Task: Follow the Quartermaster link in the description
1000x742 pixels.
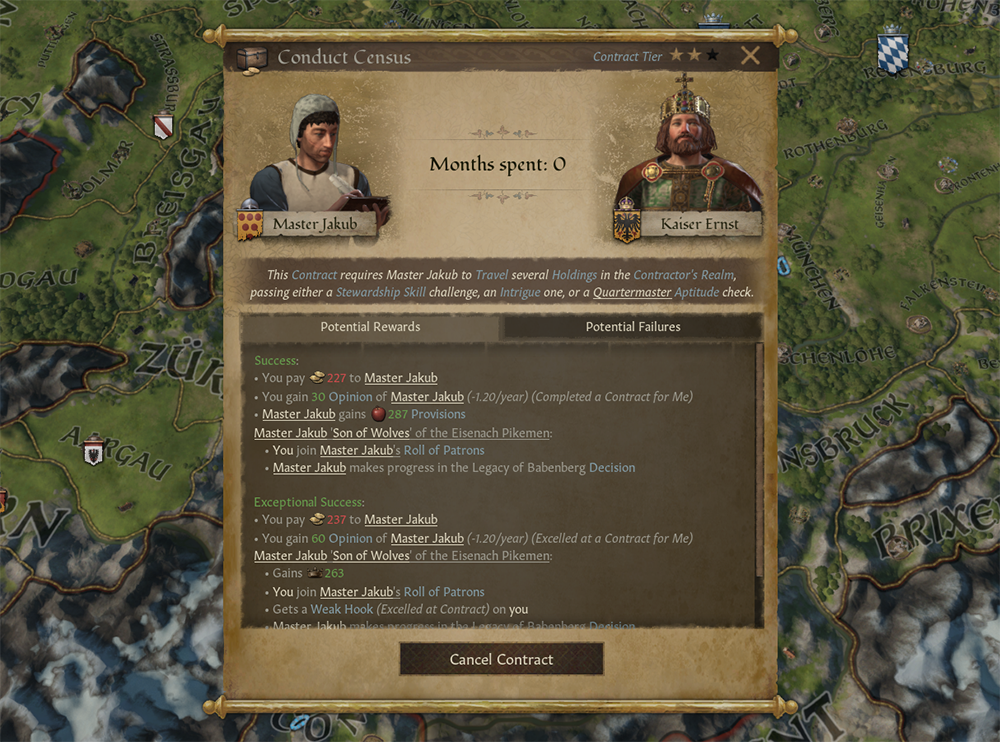Action: tap(631, 293)
